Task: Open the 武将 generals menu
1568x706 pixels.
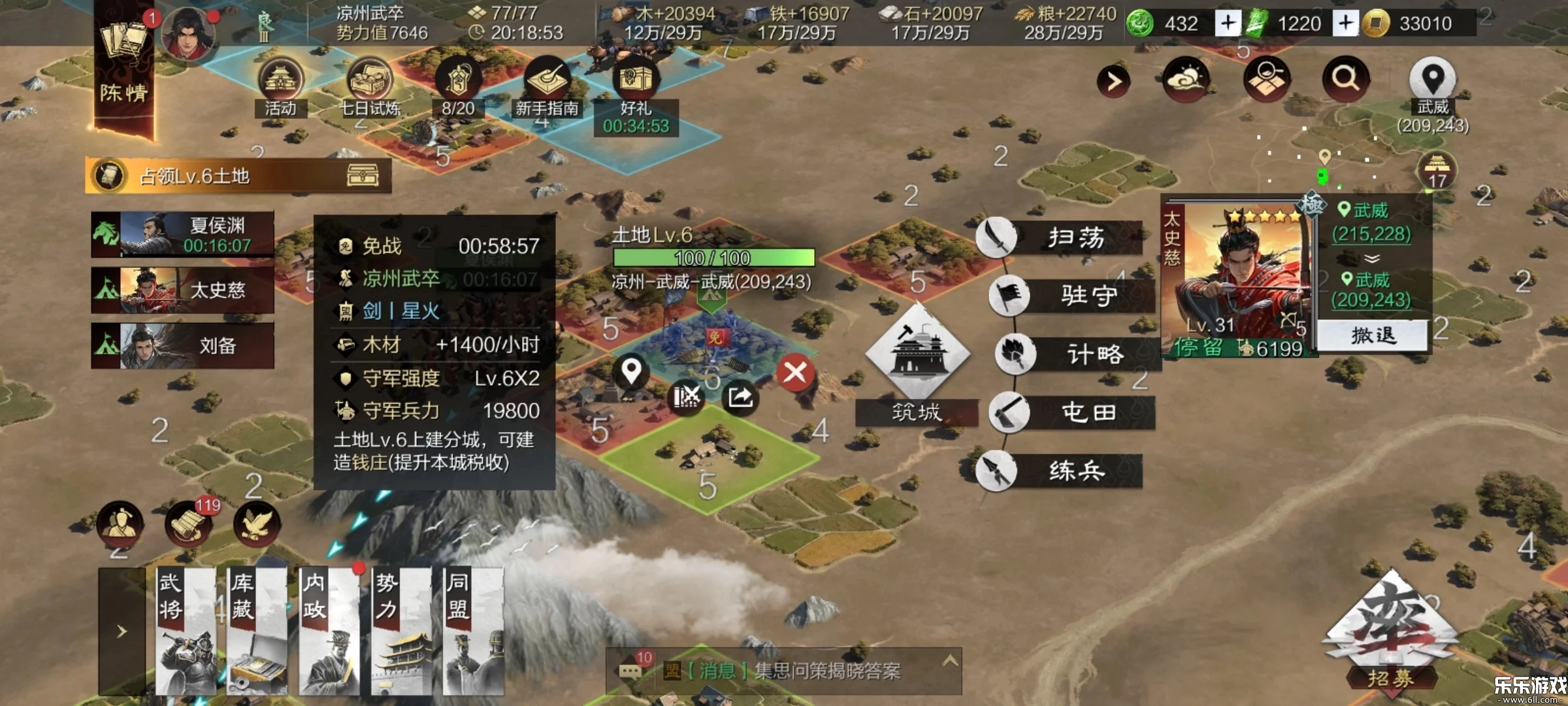Action: (186, 631)
